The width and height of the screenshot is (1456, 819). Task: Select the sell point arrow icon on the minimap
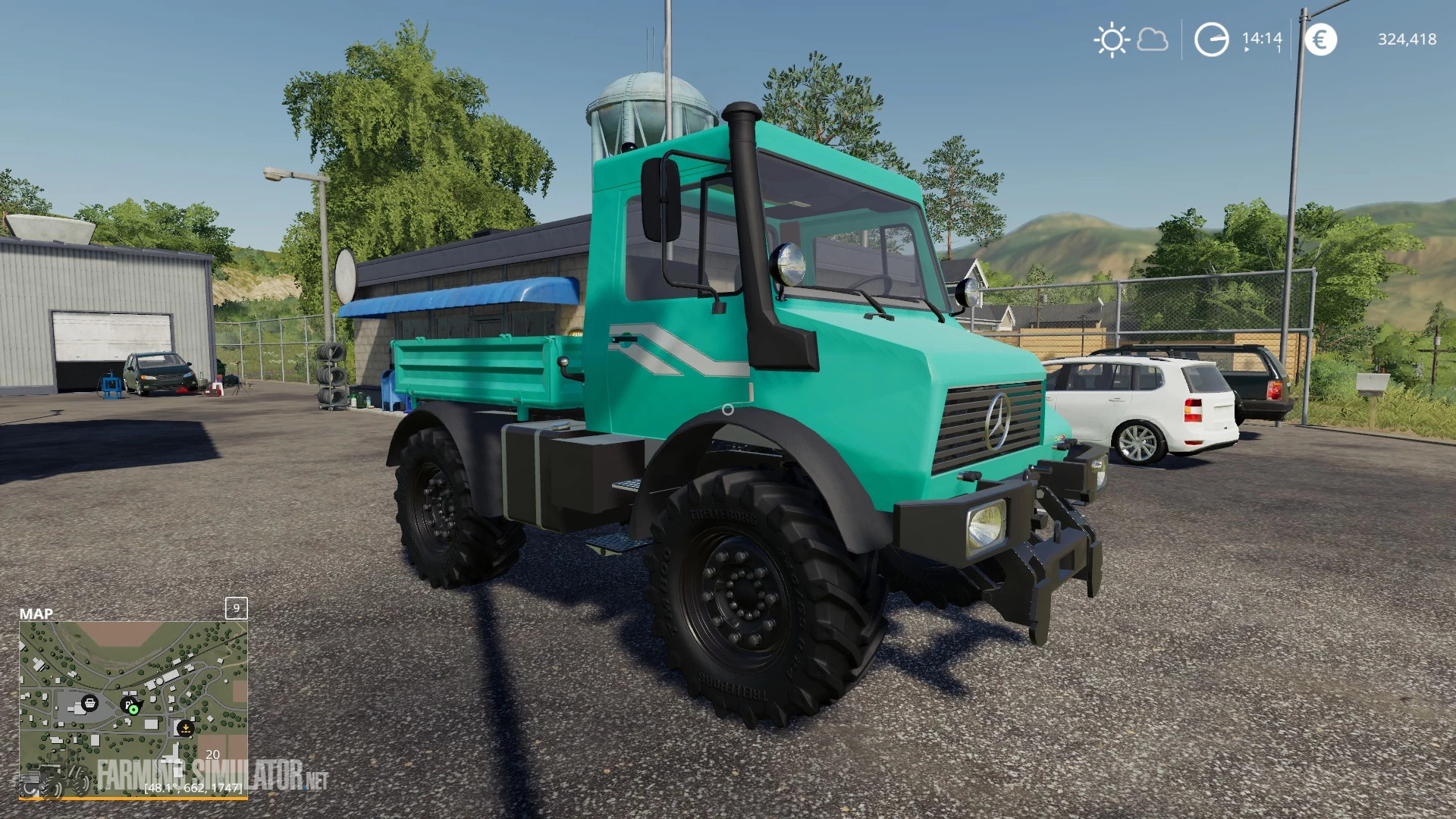pos(186,727)
